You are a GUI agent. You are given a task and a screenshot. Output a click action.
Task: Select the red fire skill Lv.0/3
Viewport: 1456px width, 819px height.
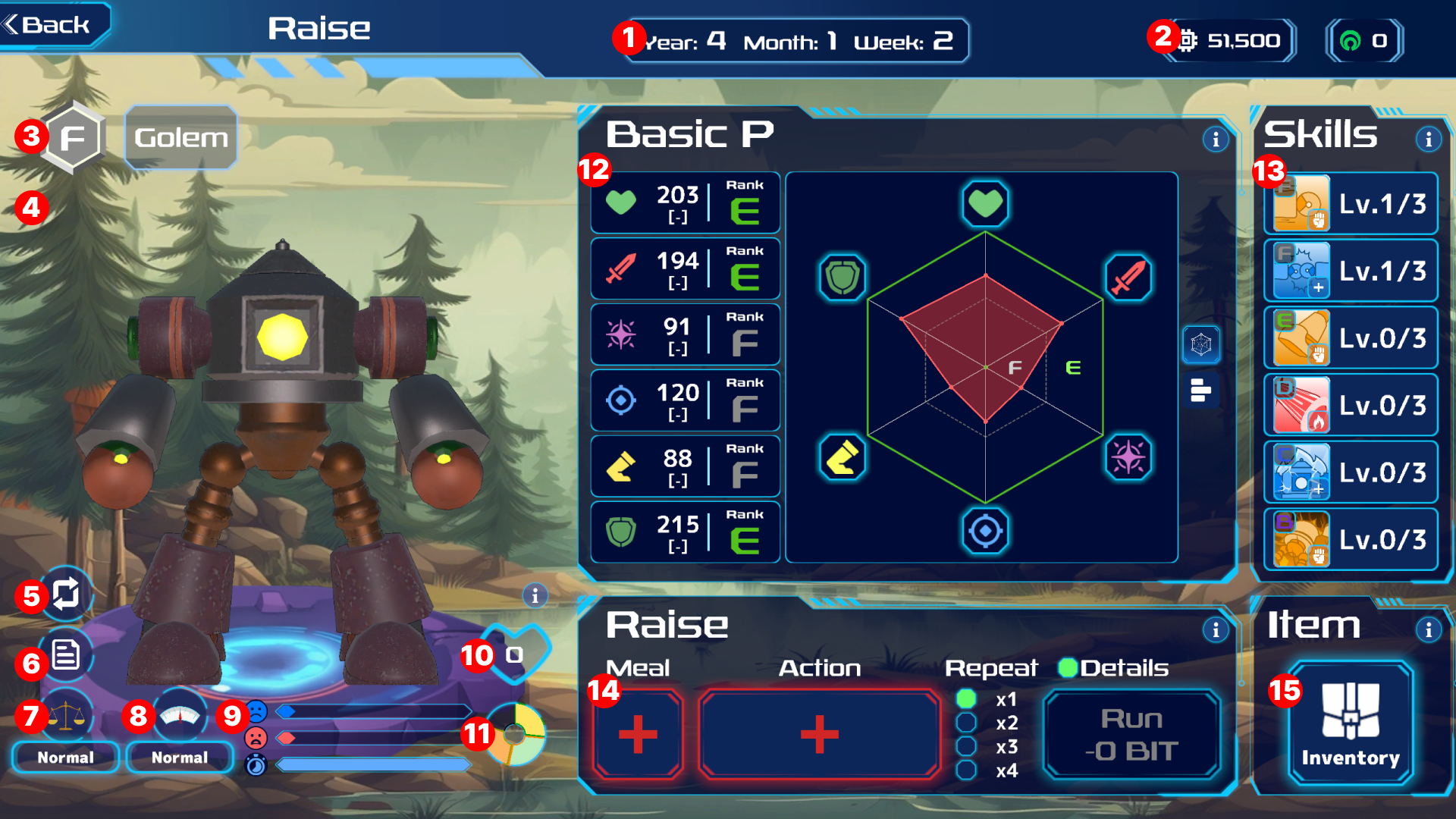click(1351, 406)
